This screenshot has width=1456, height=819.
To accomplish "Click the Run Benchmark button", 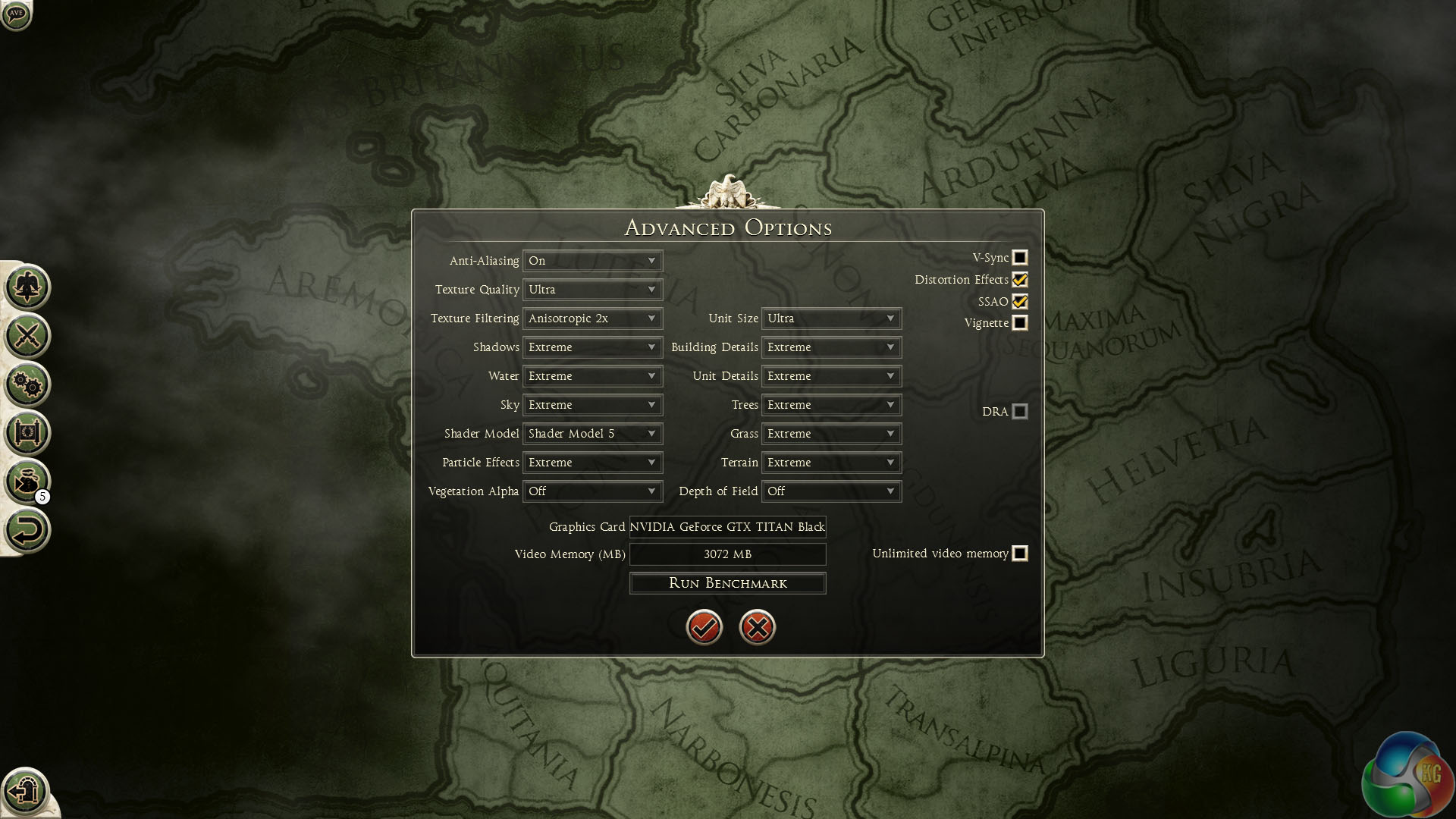I will point(727,583).
